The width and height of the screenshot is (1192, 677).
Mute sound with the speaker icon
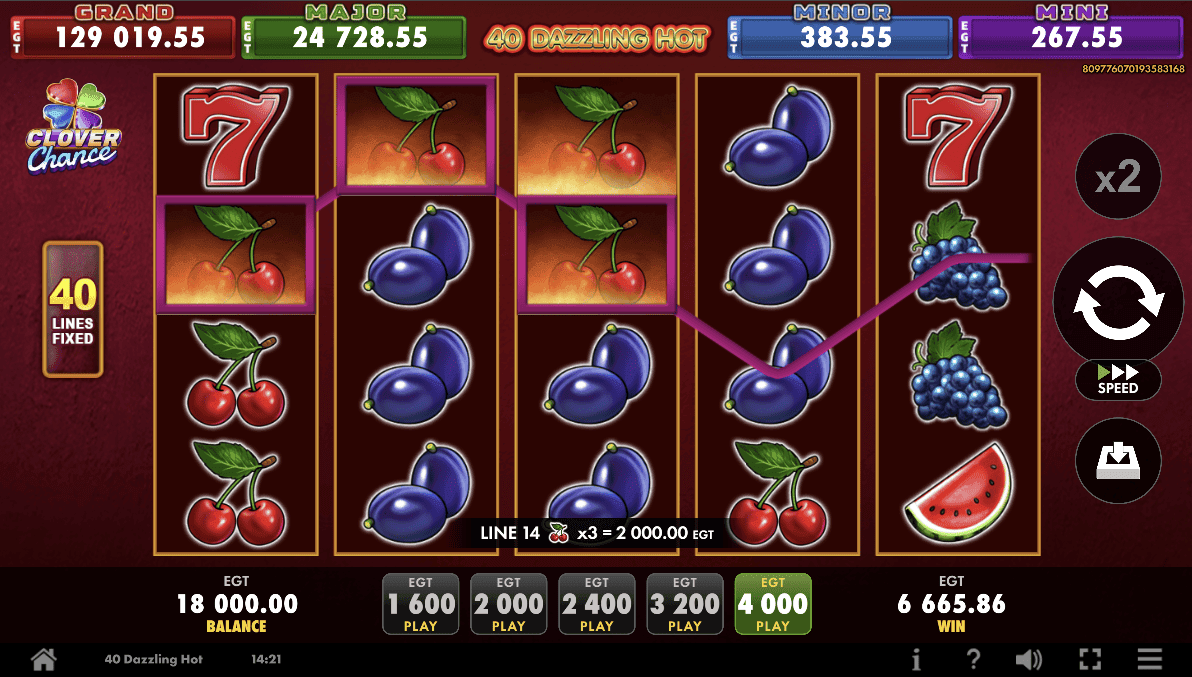1029,659
